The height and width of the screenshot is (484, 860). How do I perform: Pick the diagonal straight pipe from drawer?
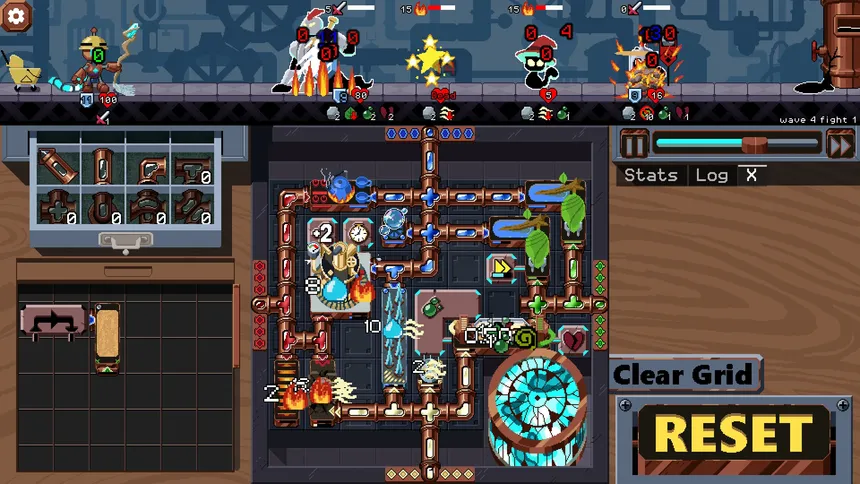[57, 165]
